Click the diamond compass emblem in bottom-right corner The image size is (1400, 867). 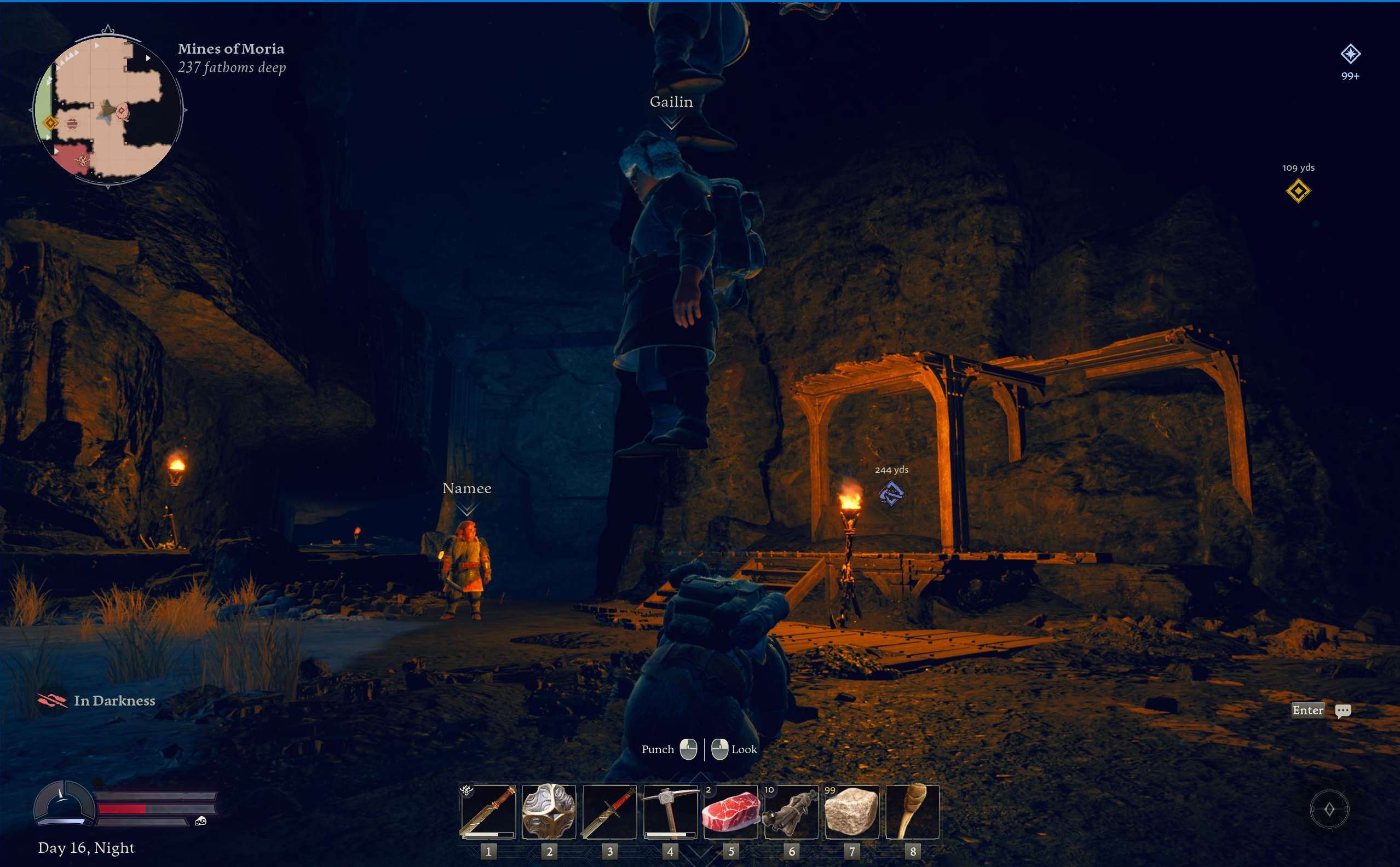pos(1329,809)
